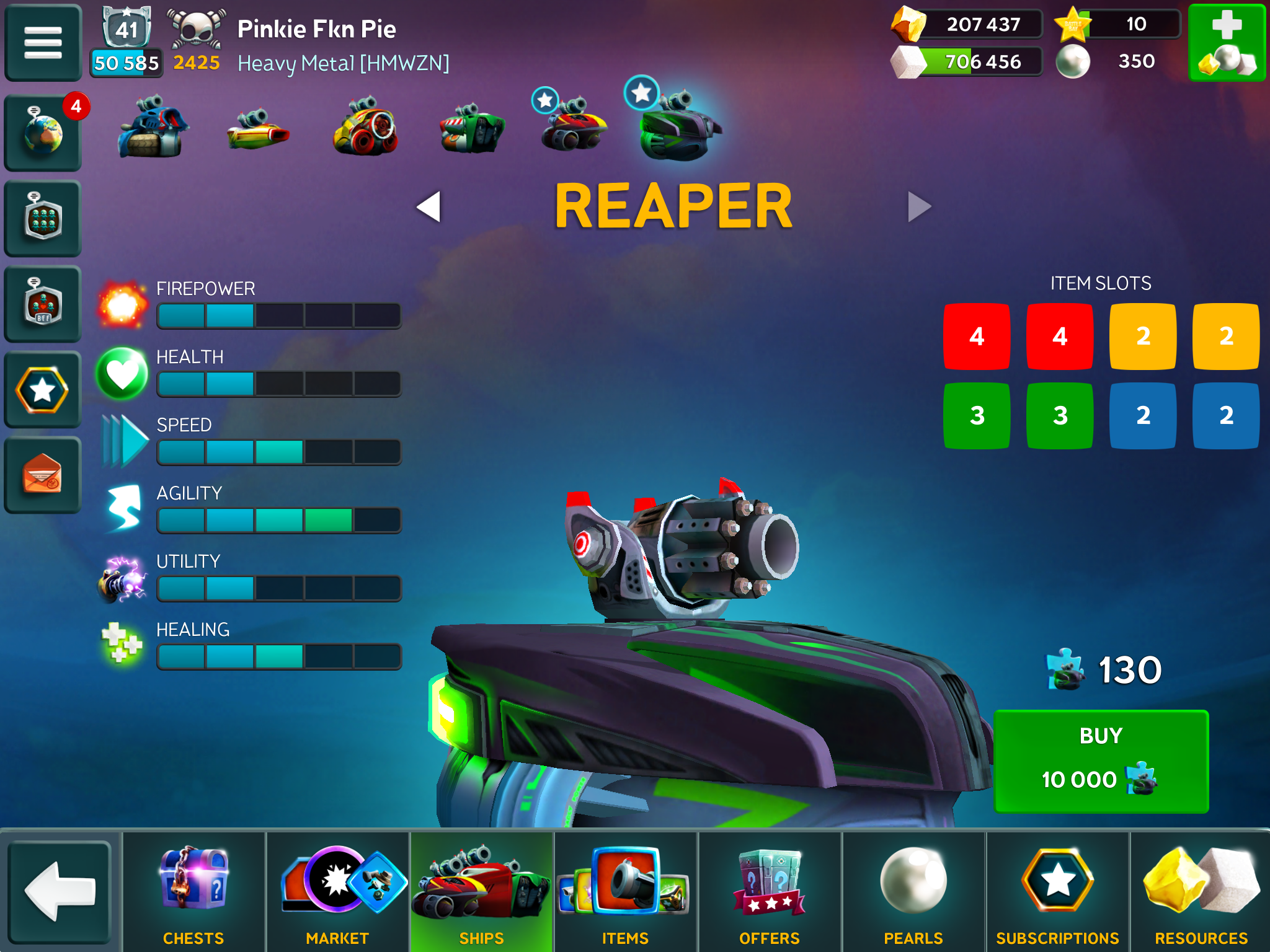Show the next ship with right arrow
The image size is (1270, 952).
tap(919, 206)
